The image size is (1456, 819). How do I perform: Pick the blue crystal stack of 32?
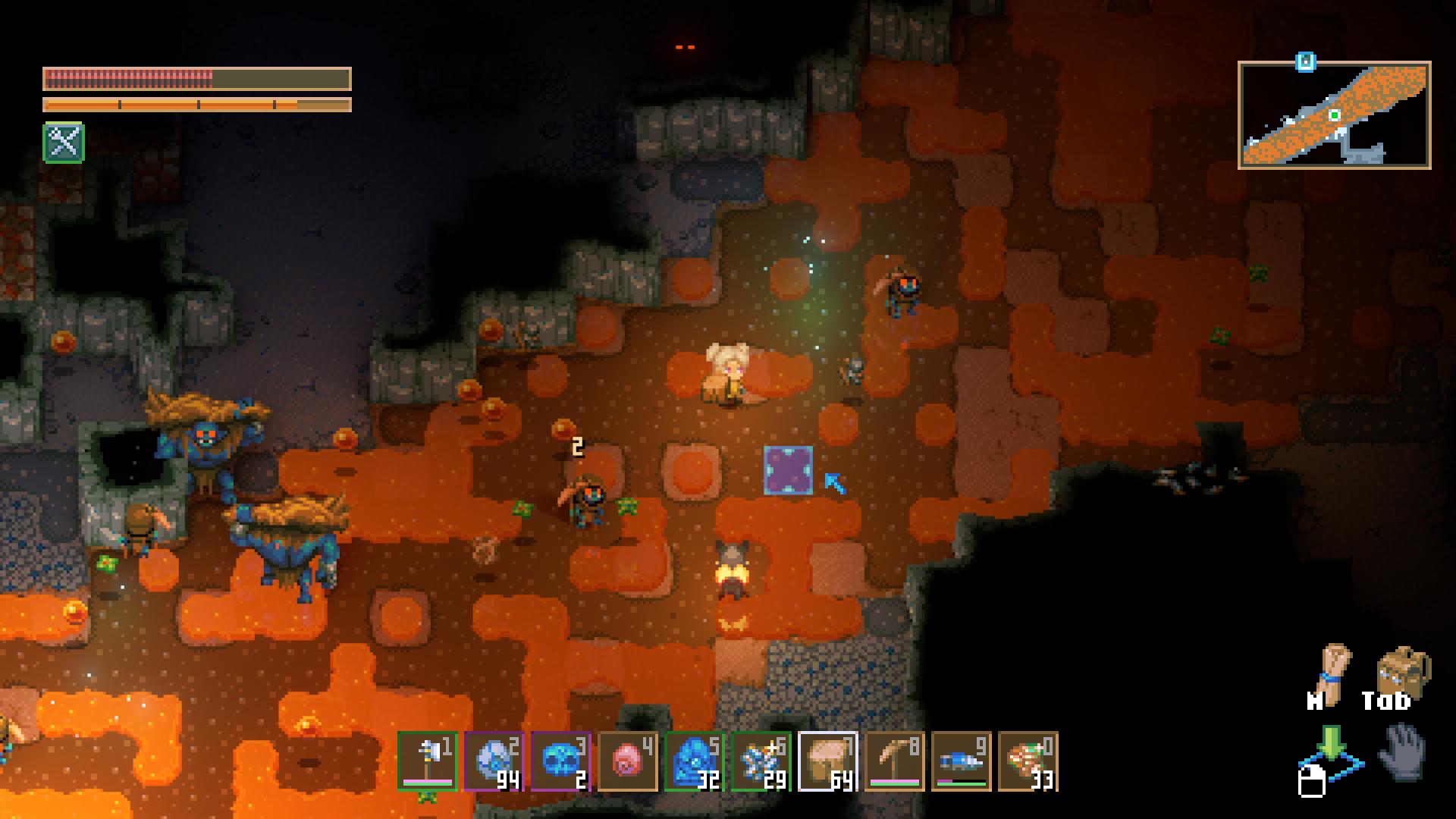point(694,761)
